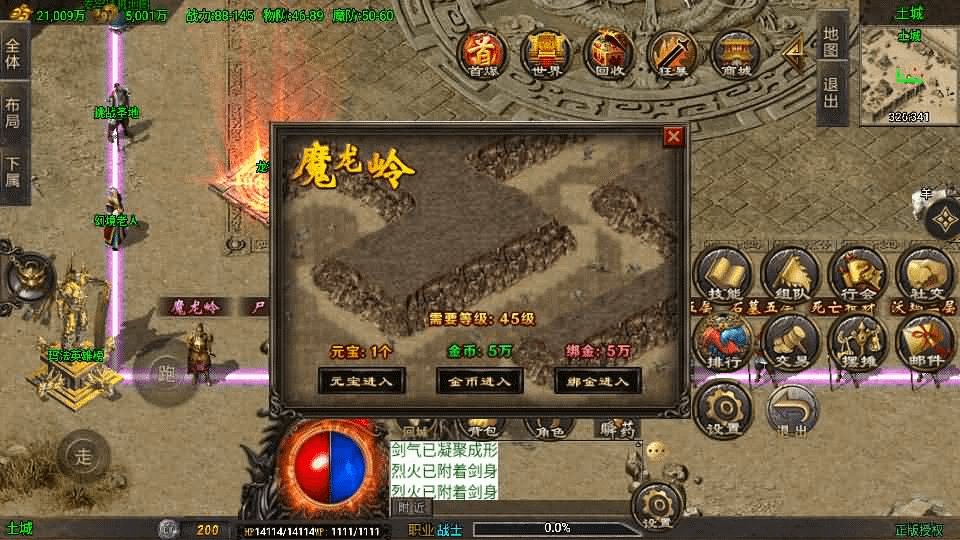Select the 绑金进入 entry button
The height and width of the screenshot is (540, 960).
[598, 380]
